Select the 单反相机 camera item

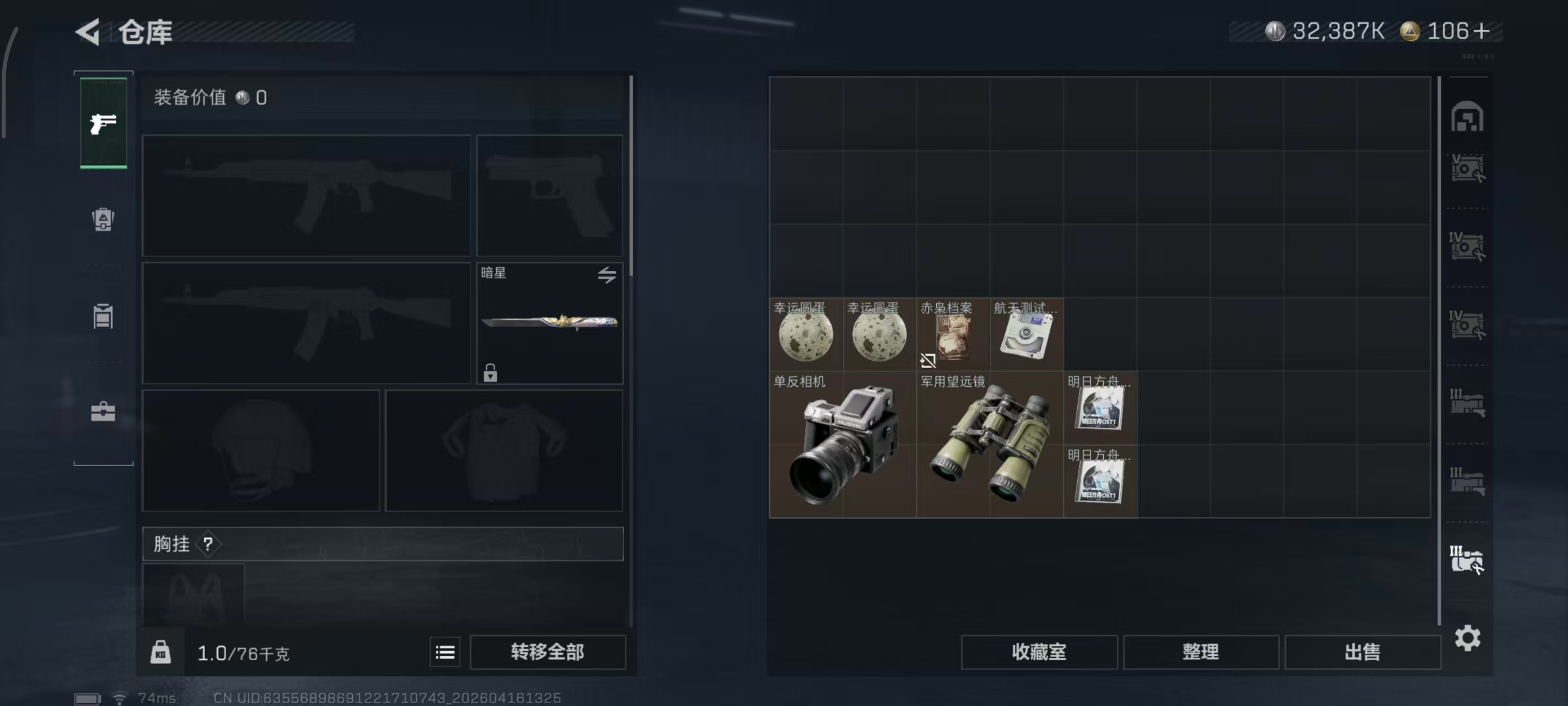(x=843, y=445)
